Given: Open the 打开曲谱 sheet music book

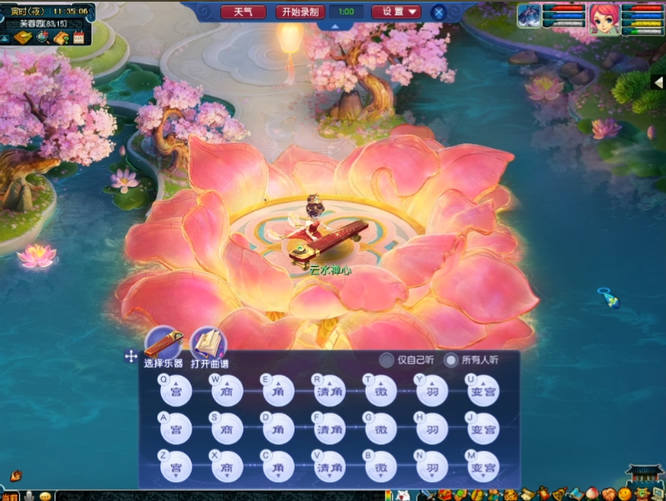Looking at the screenshot, I should pyautogui.click(x=209, y=345).
